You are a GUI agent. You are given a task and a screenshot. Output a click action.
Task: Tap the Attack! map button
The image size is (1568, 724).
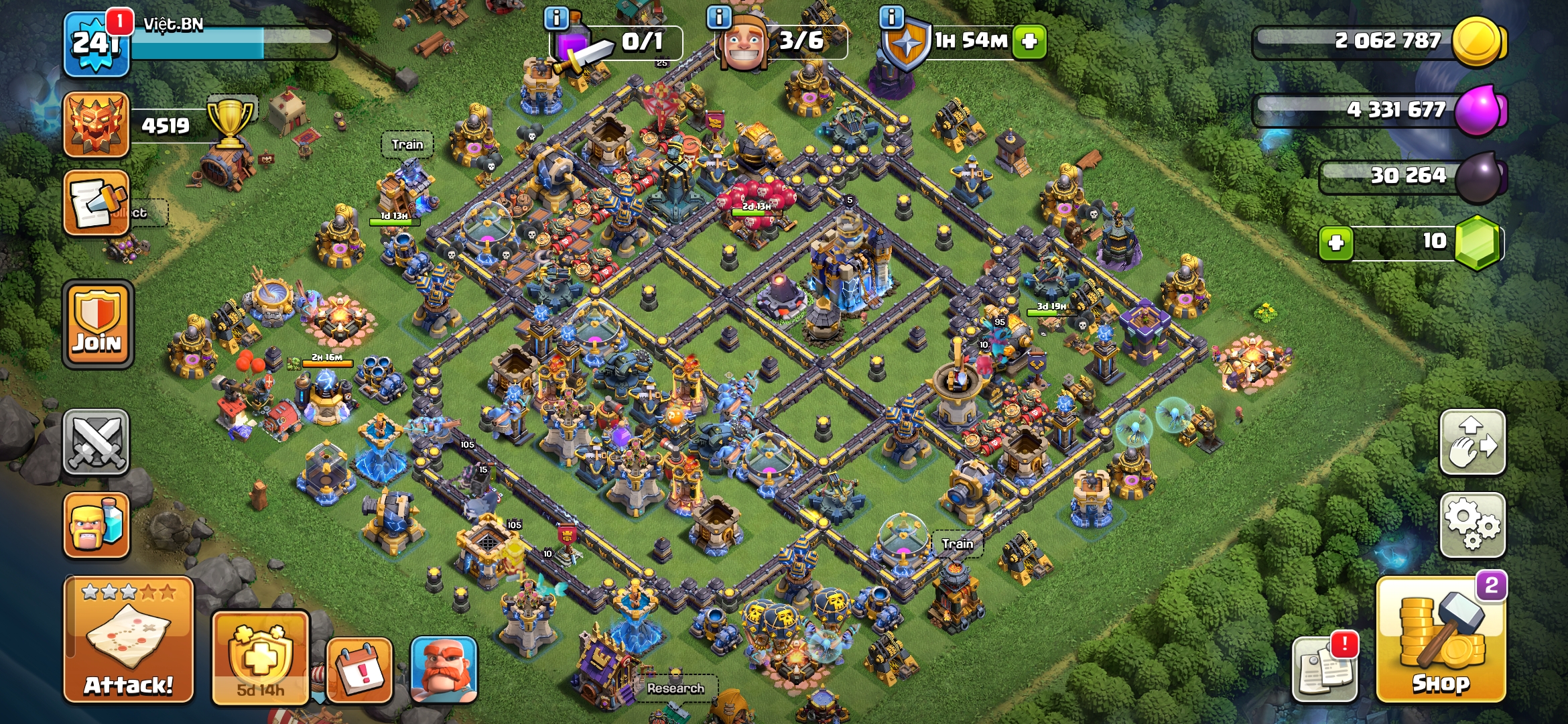point(128,640)
